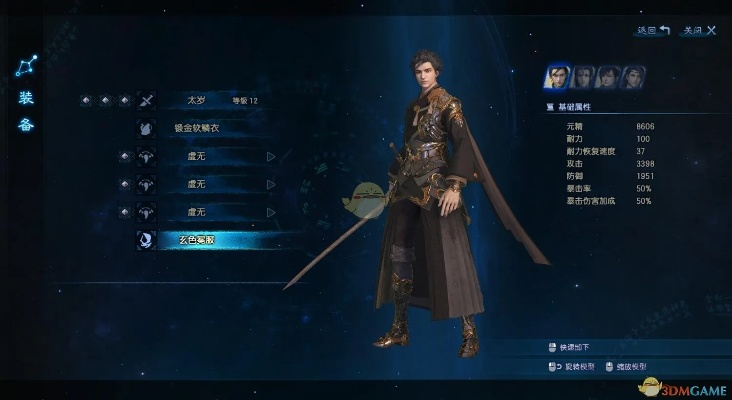Switch to the fourth character portrait
This screenshot has width=732, height=400.
(x=633, y=77)
